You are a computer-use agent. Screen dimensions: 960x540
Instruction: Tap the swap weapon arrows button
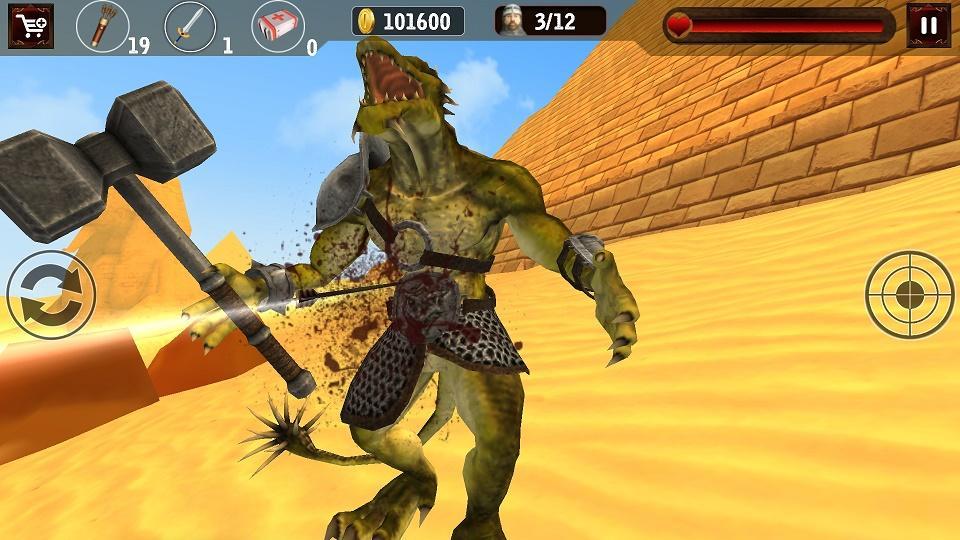pos(51,295)
